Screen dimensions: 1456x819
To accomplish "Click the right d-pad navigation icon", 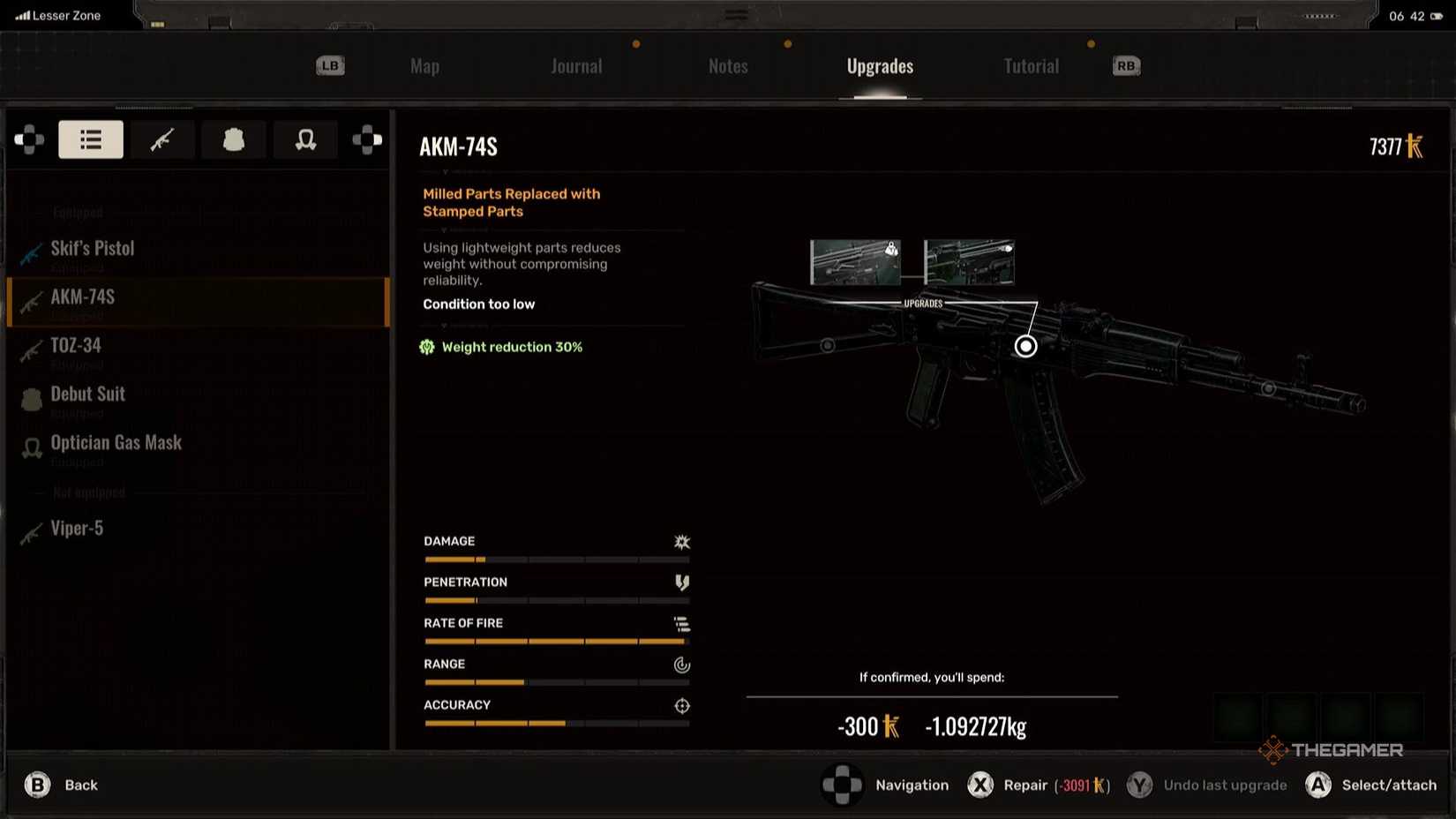I will click(367, 139).
